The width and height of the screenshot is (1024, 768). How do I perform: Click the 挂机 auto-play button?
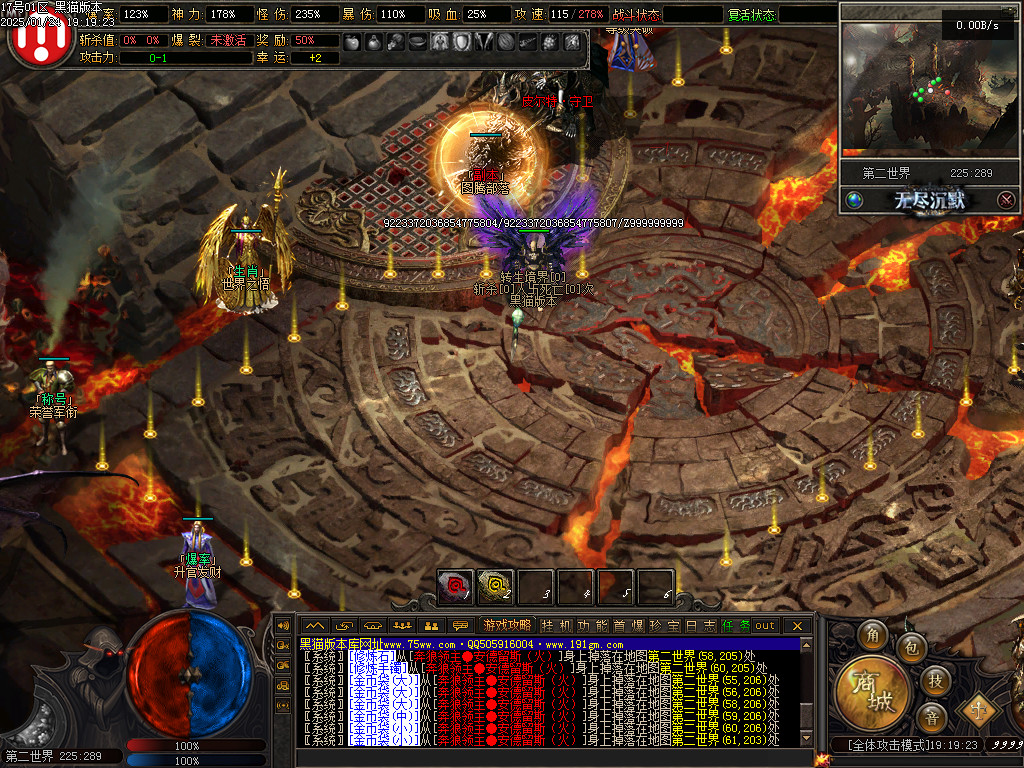tap(557, 625)
